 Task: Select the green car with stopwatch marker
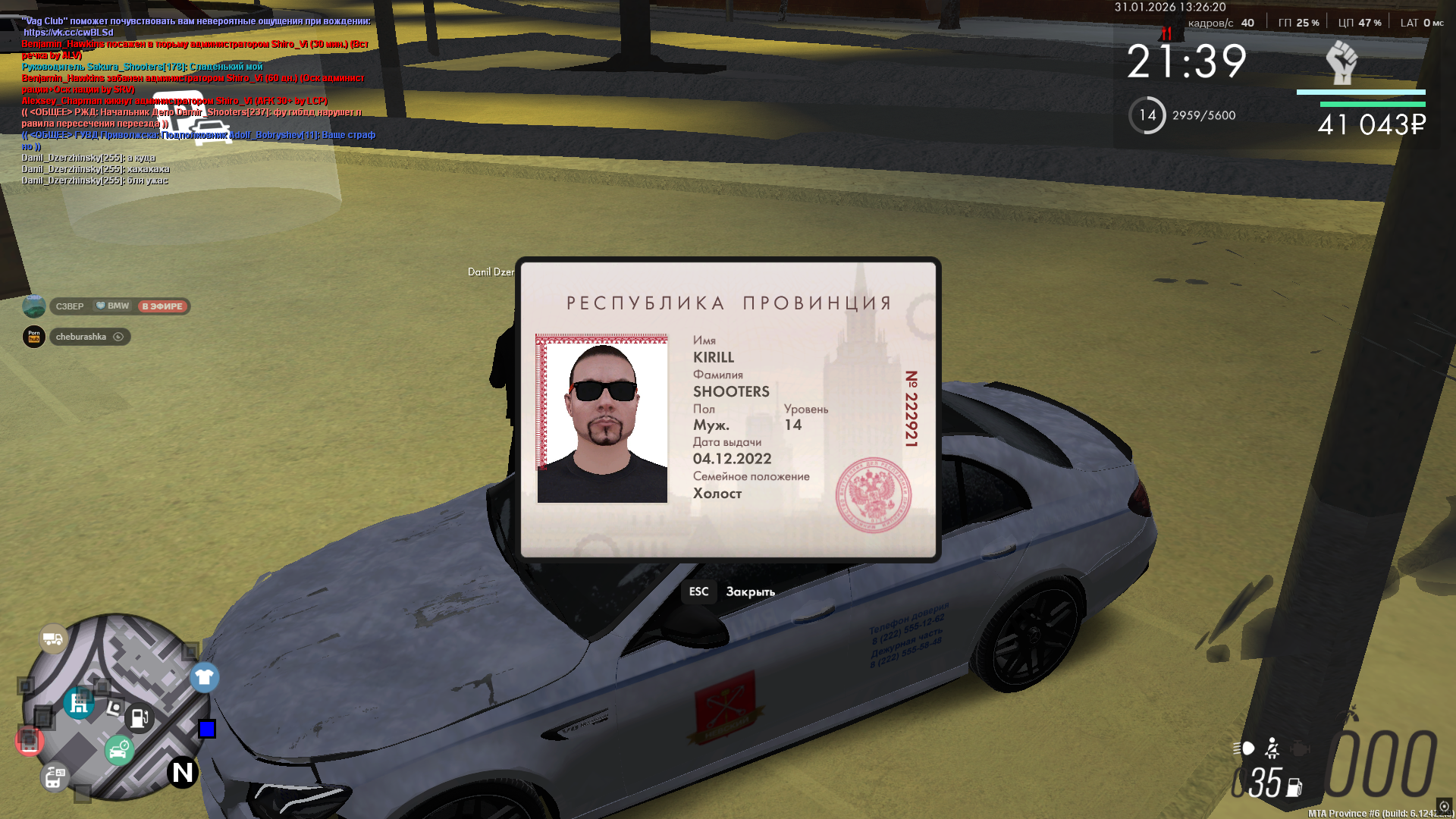pyautogui.click(x=119, y=751)
